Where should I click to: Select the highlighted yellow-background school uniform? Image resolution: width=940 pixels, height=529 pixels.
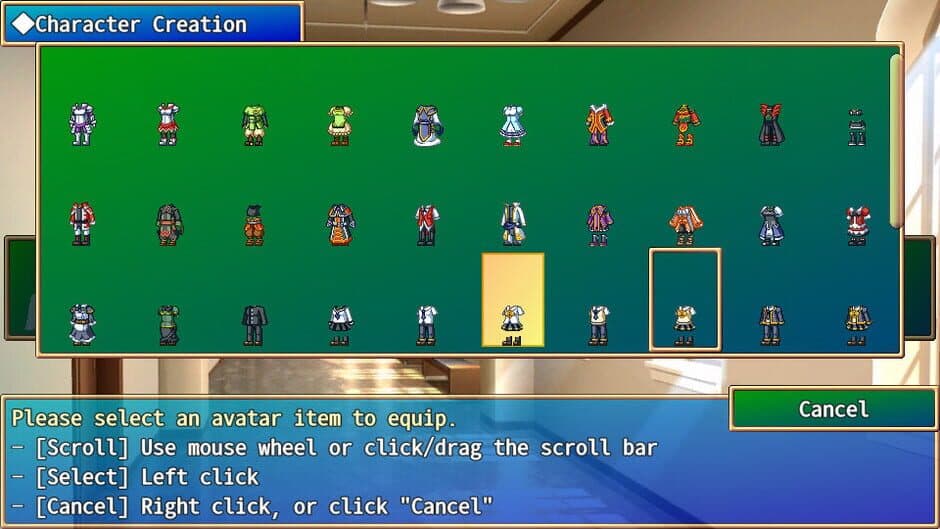pos(512,300)
